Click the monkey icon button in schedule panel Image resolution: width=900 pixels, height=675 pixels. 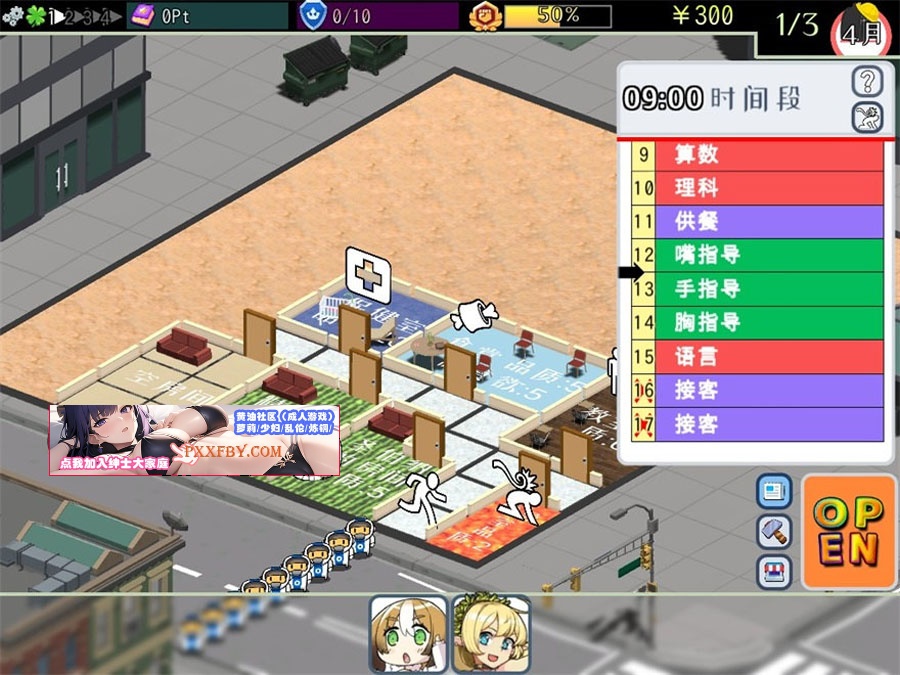tap(867, 118)
